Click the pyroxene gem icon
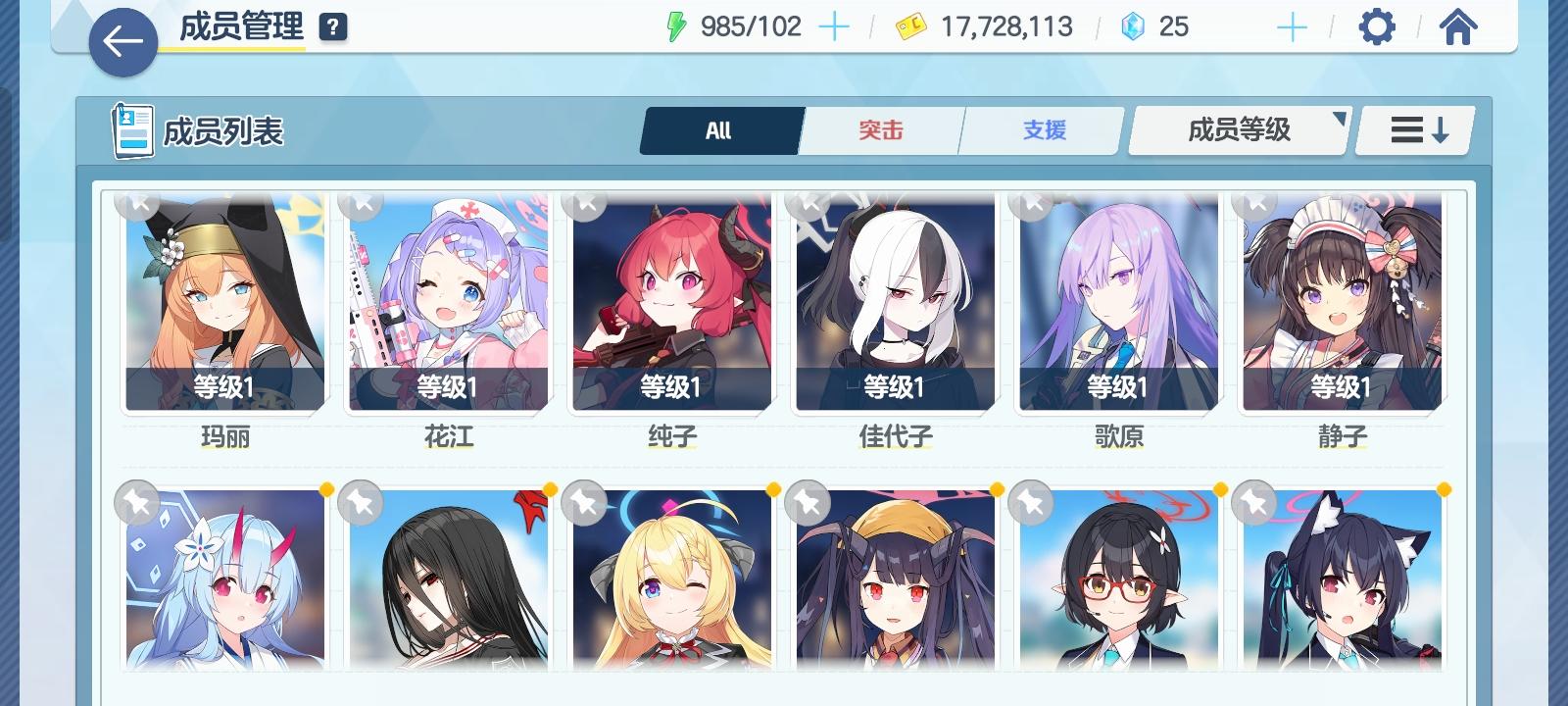This screenshot has width=1568, height=706. (x=1132, y=26)
